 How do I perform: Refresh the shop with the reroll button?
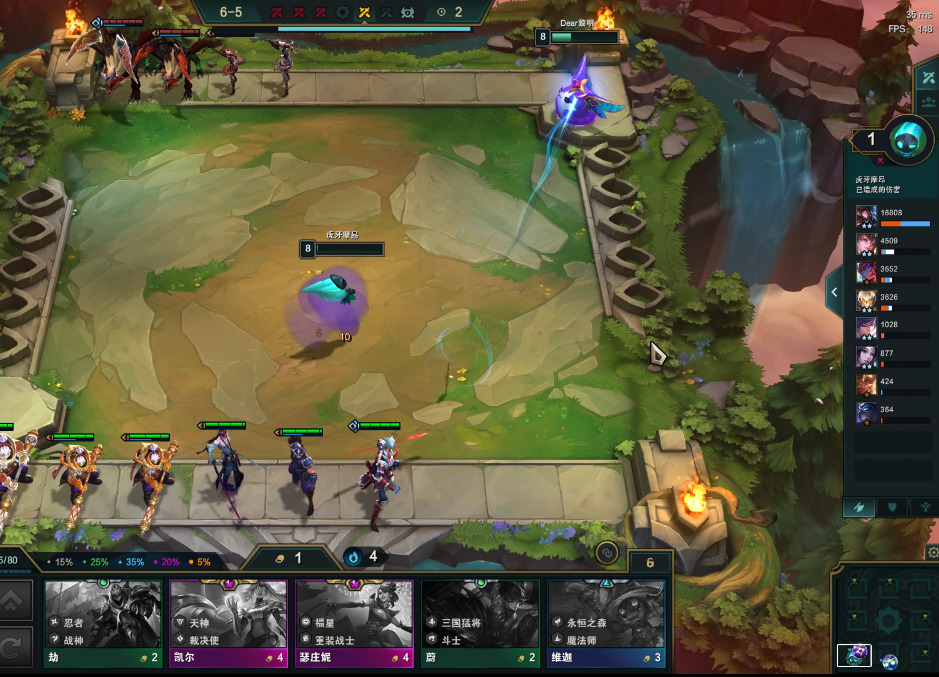pos(17,647)
